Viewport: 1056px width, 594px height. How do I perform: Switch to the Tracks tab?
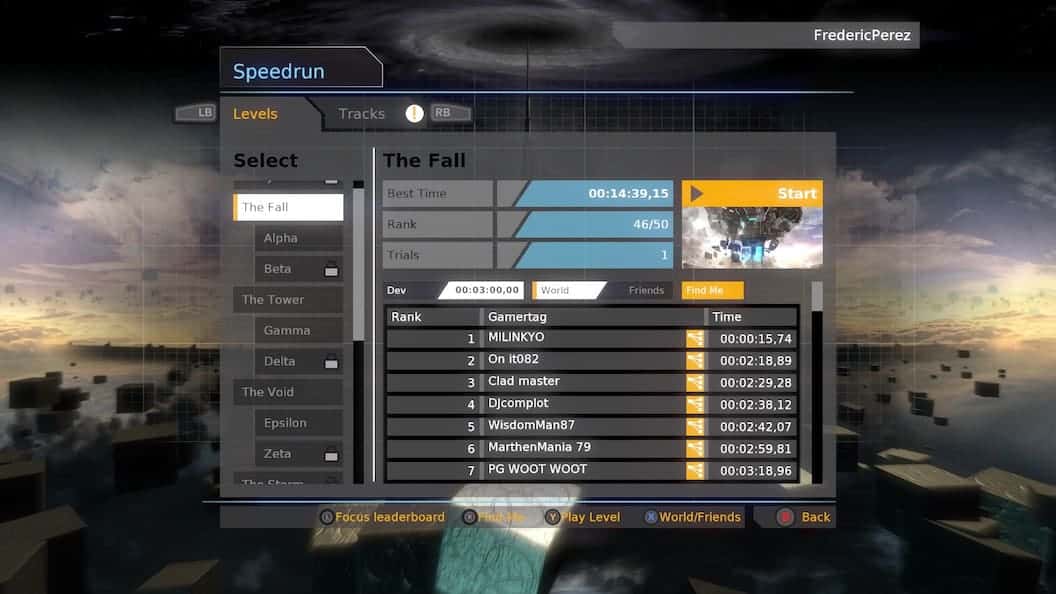point(361,114)
